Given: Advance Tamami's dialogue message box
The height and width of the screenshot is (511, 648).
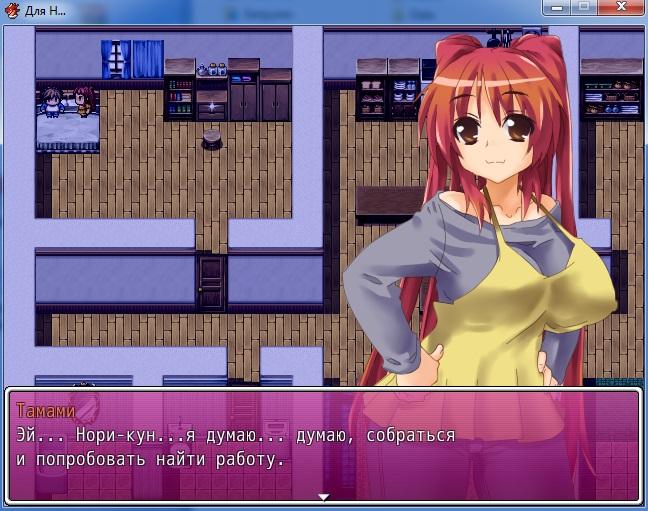Looking at the screenshot, I should point(322,446).
